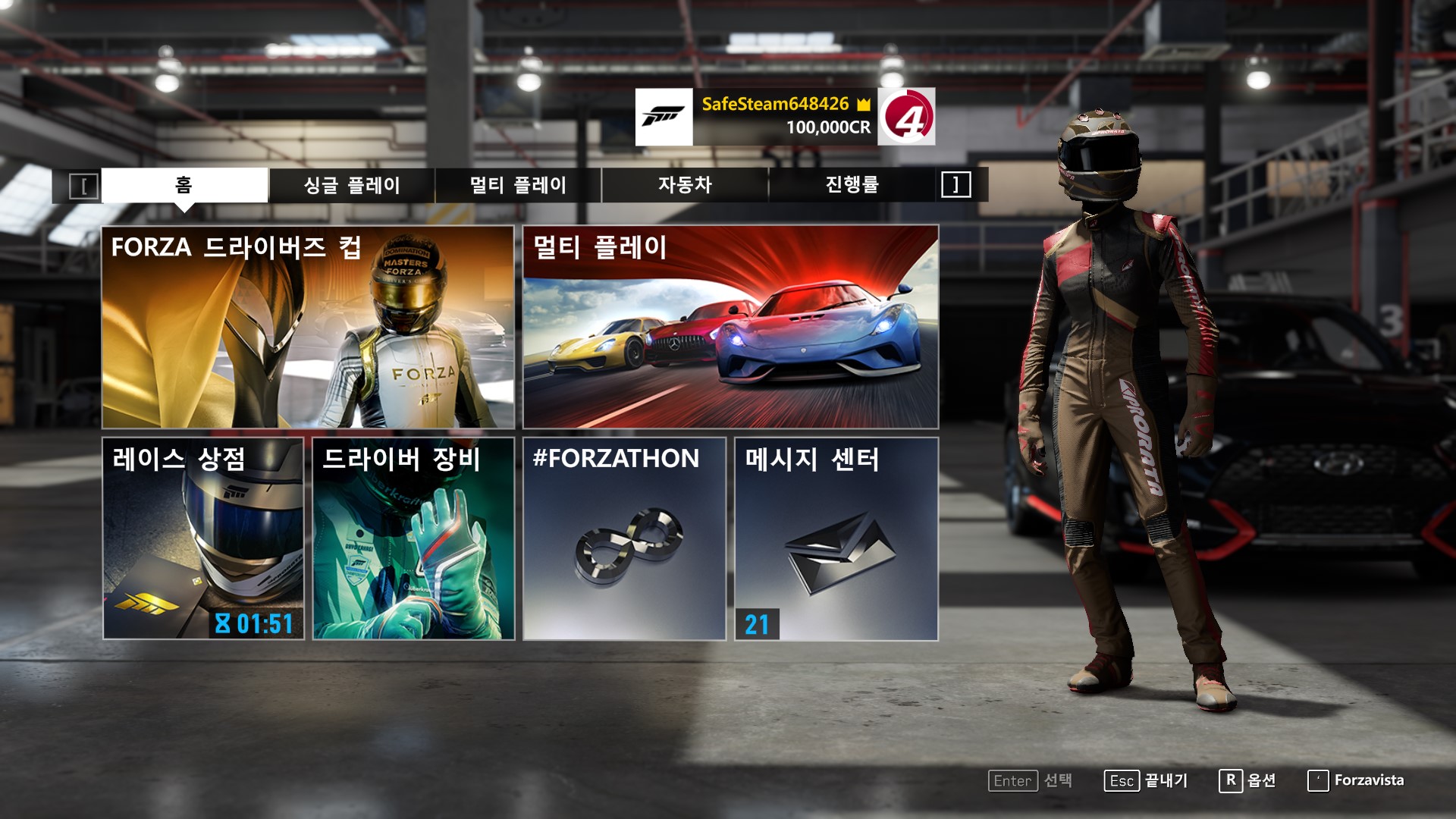
Task: Click the Forza logo player badge
Action: [x=664, y=117]
